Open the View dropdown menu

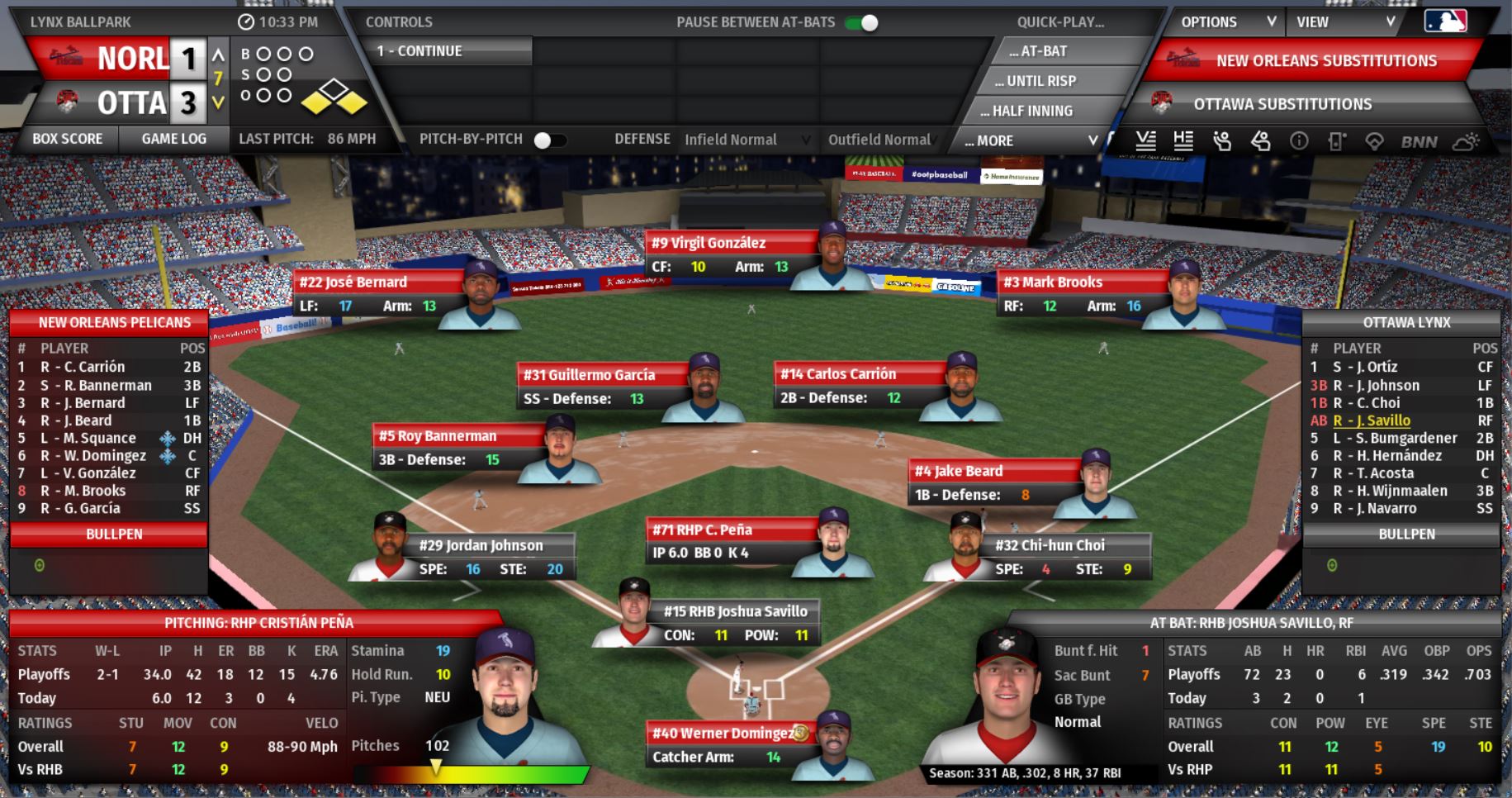click(1344, 22)
